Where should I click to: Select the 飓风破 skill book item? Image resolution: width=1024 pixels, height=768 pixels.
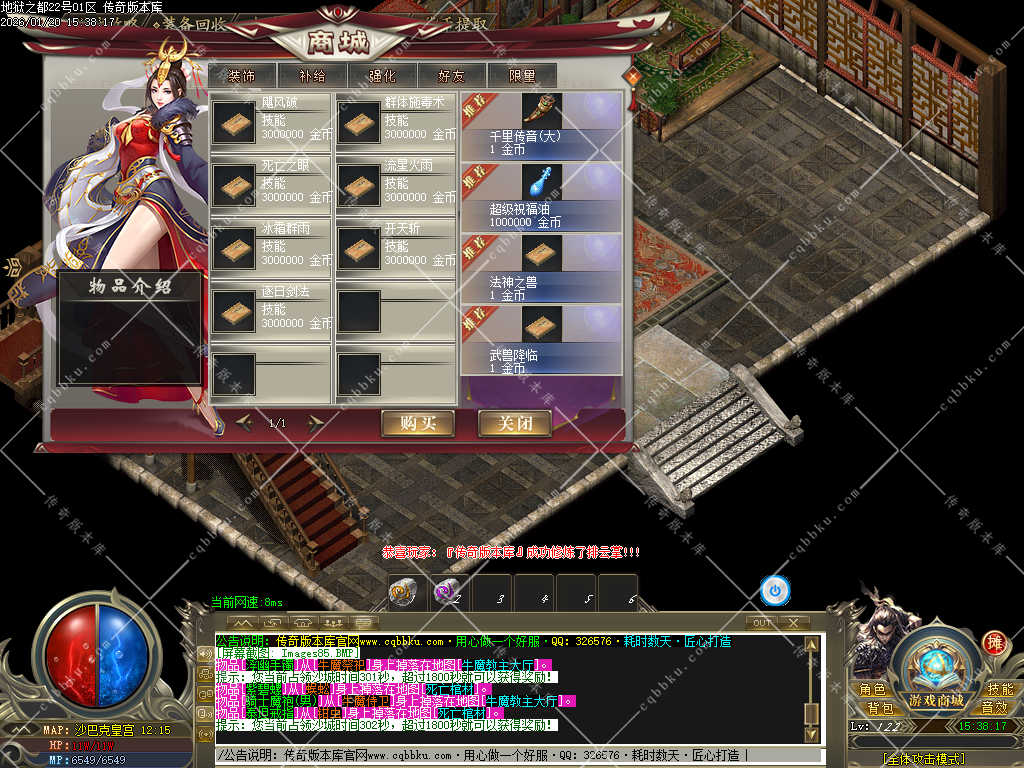pos(234,122)
